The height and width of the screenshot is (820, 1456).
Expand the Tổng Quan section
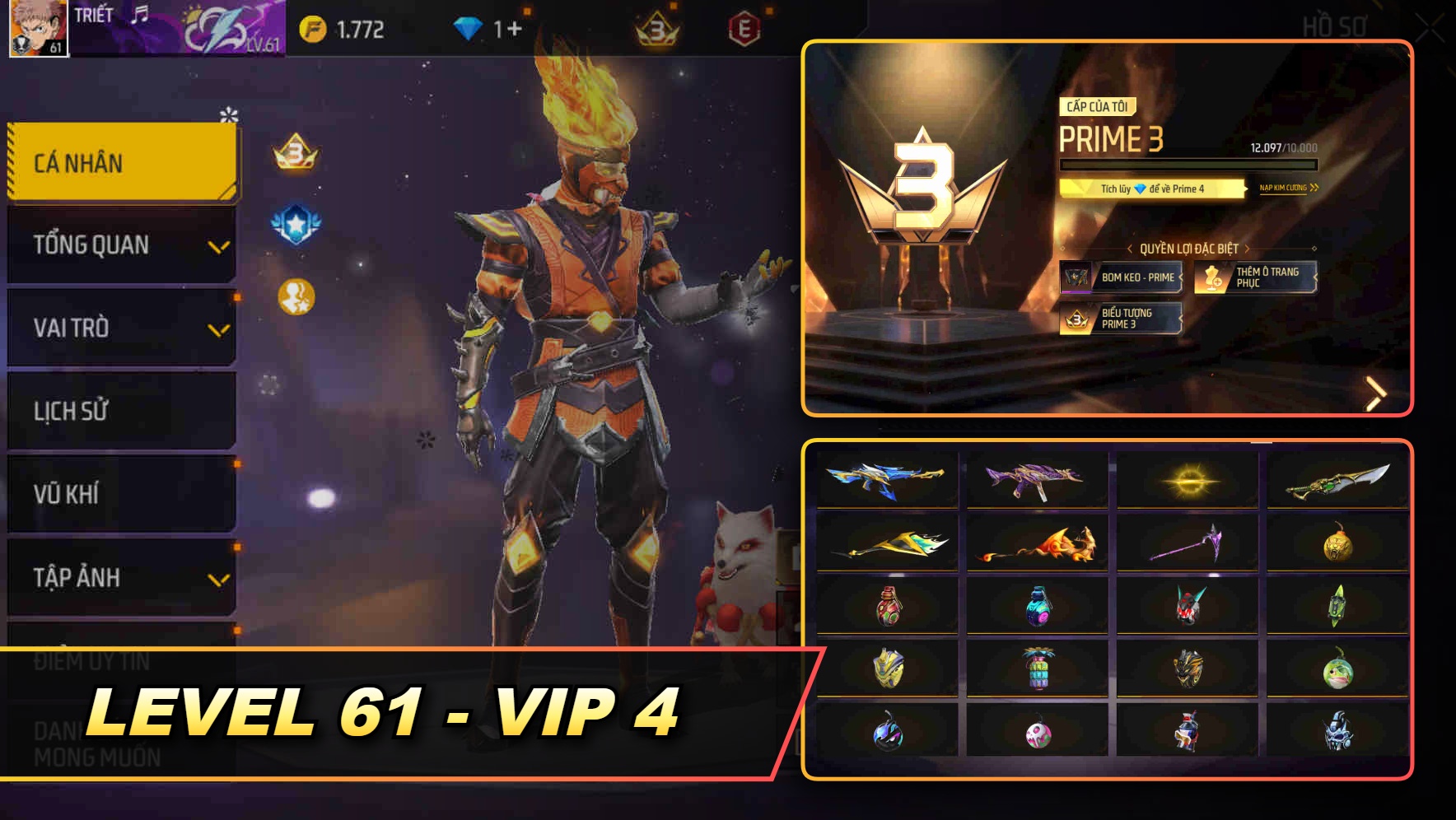coord(121,245)
